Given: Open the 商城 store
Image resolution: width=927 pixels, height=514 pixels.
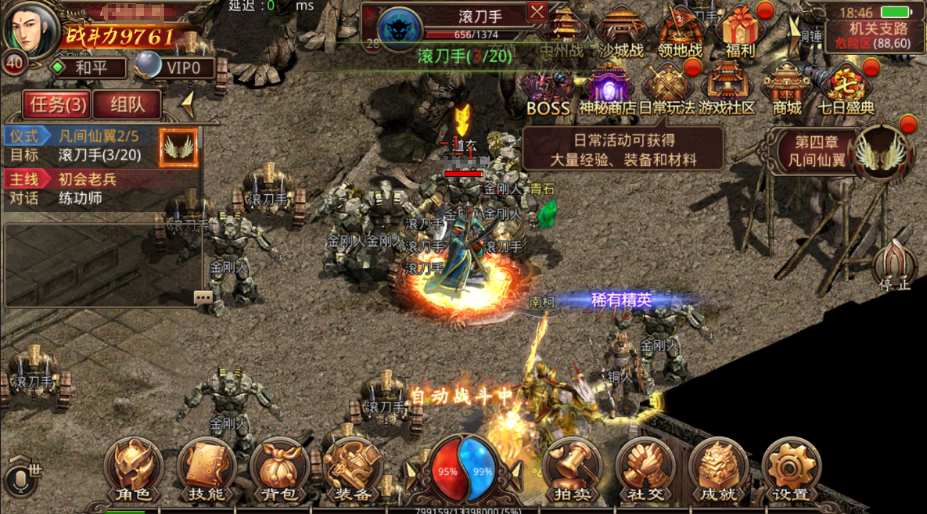Looking at the screenshot, I should 787,88.
